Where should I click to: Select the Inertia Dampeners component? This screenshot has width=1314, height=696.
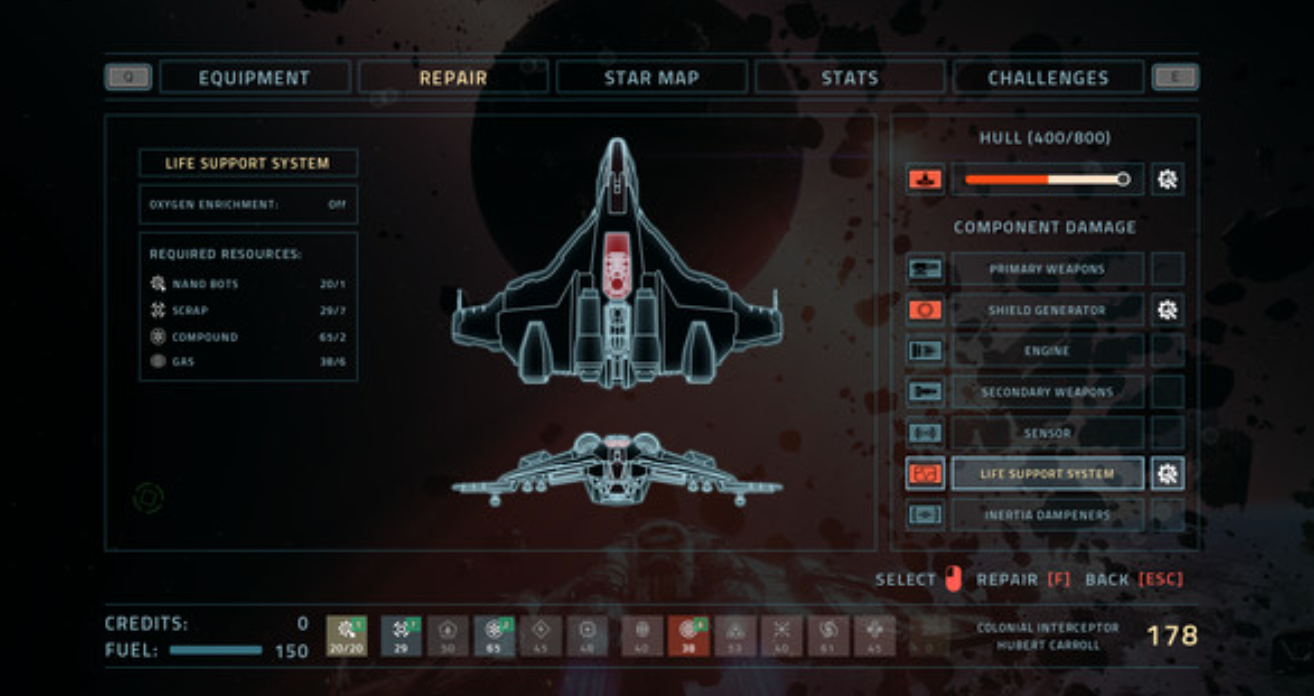(x=1047, y=515)
